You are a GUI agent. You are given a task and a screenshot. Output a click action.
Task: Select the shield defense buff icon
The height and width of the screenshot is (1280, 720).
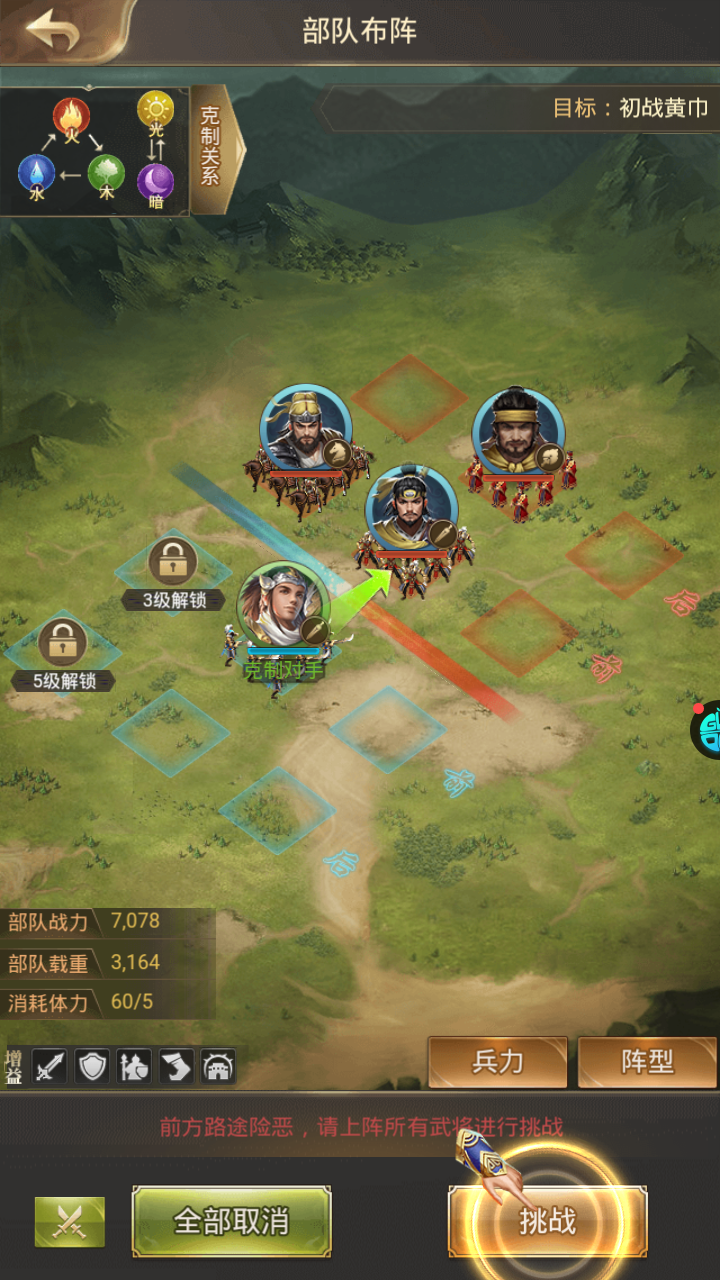click(x=92, y=1067)
